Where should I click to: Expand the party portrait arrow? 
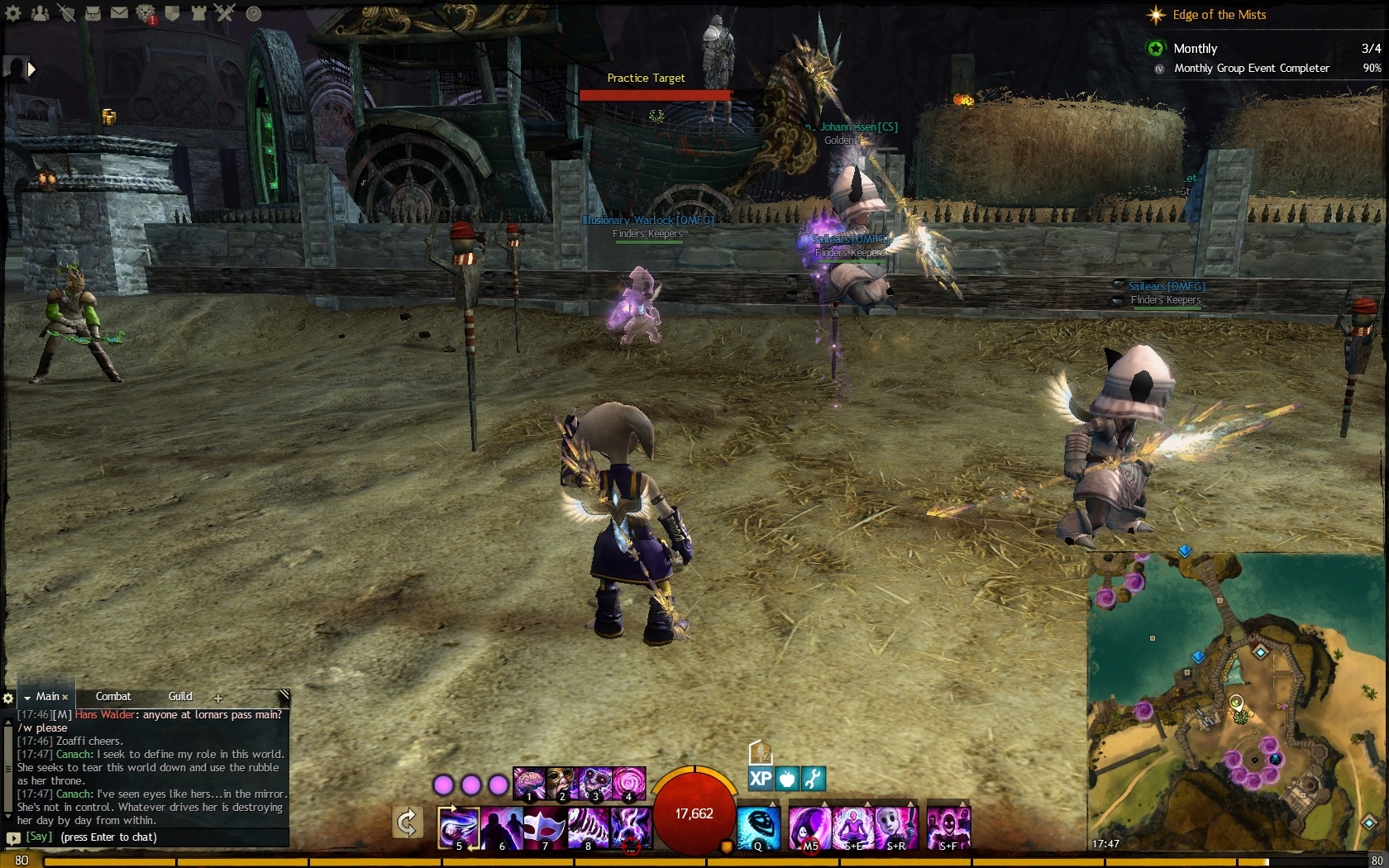click(31, 69)
